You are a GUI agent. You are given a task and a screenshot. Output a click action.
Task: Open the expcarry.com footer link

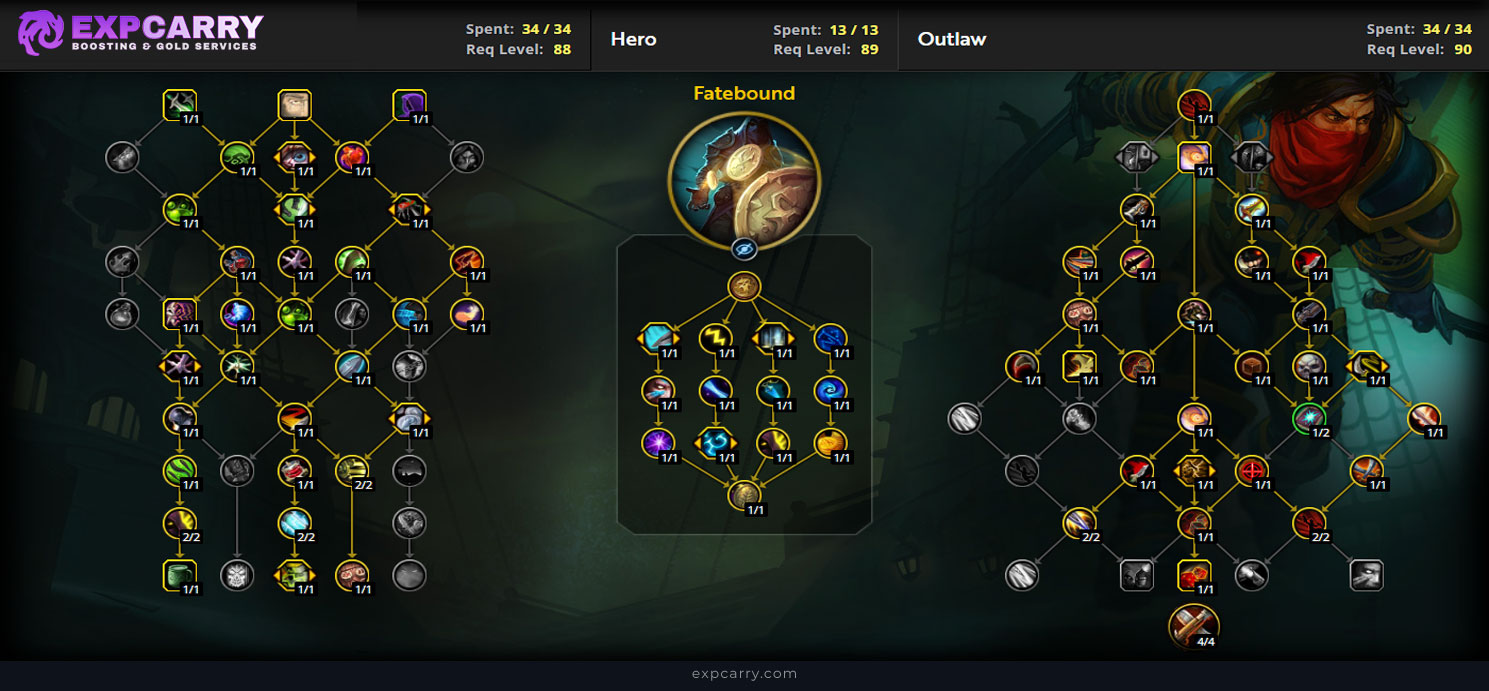click(744, 673)
